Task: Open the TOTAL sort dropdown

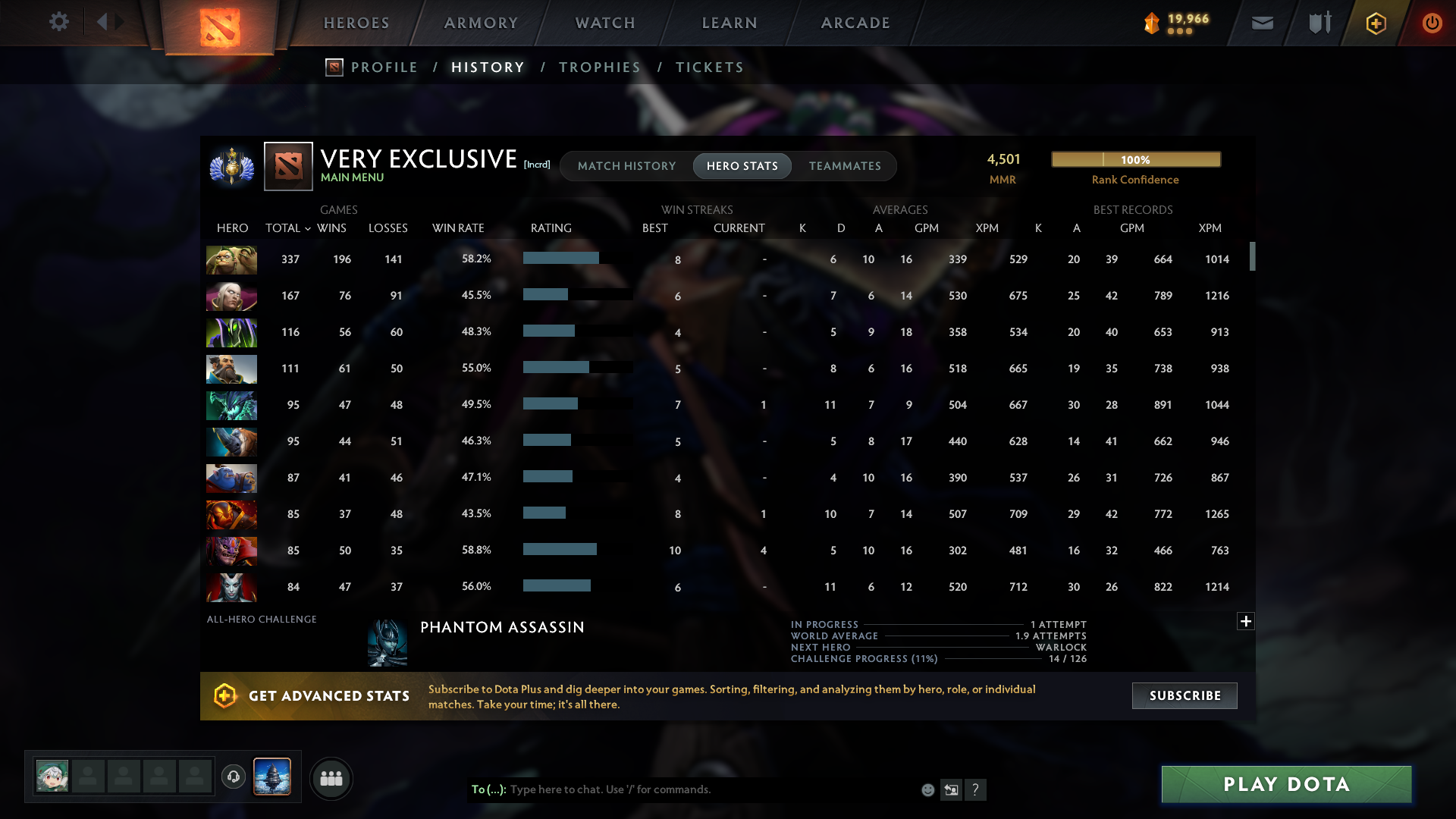Action: click(287, 227)
